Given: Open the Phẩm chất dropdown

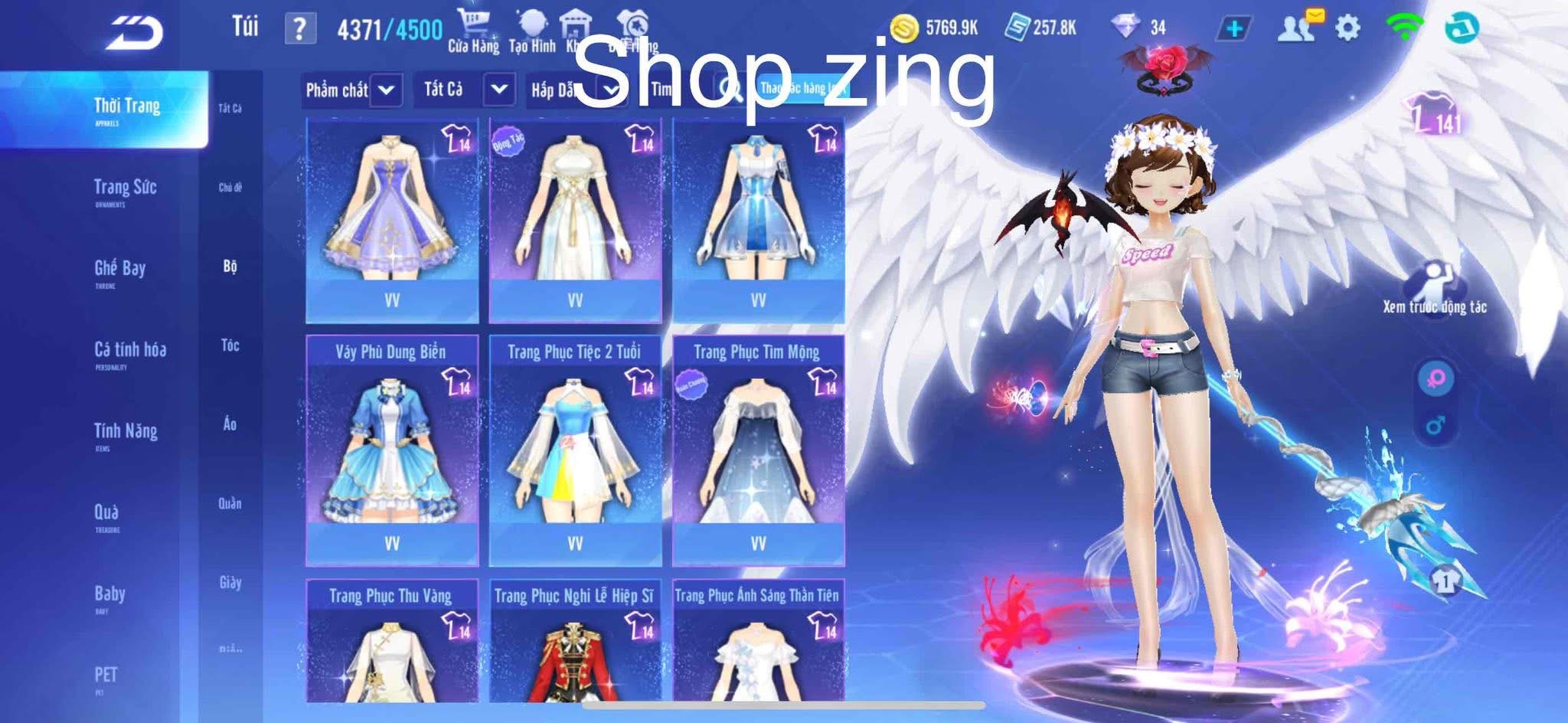Looking at the screenshot, I should 351,90.
